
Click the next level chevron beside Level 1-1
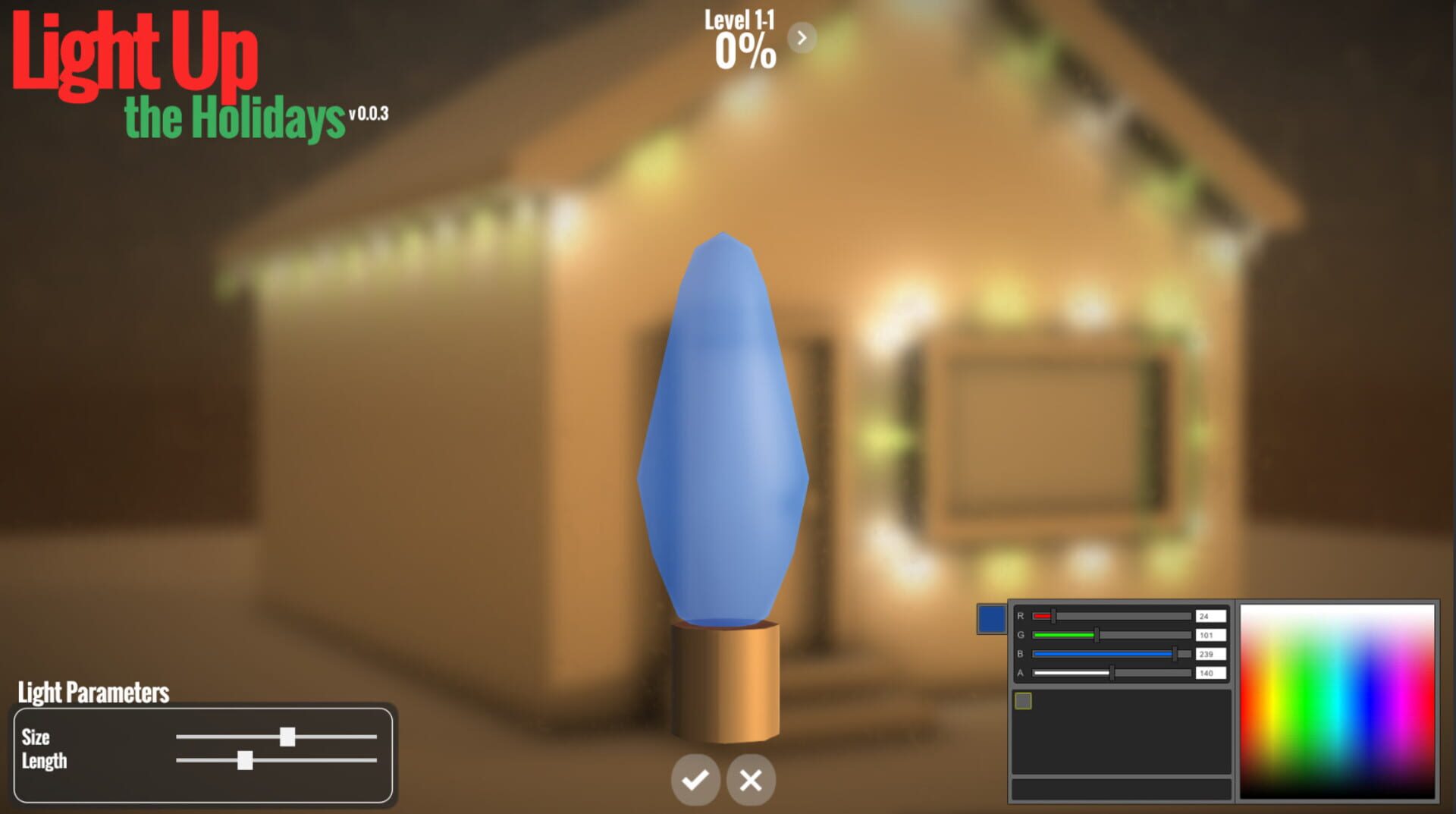802,36
